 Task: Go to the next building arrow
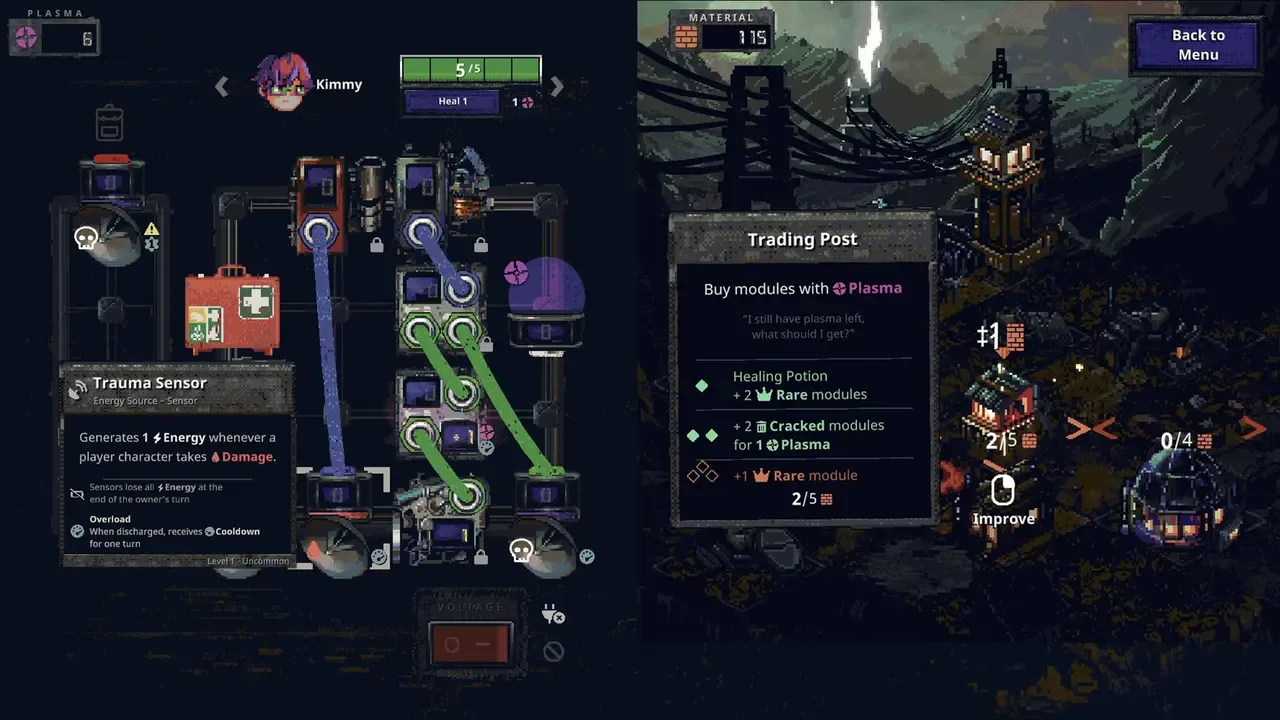tap(1251, 428)
